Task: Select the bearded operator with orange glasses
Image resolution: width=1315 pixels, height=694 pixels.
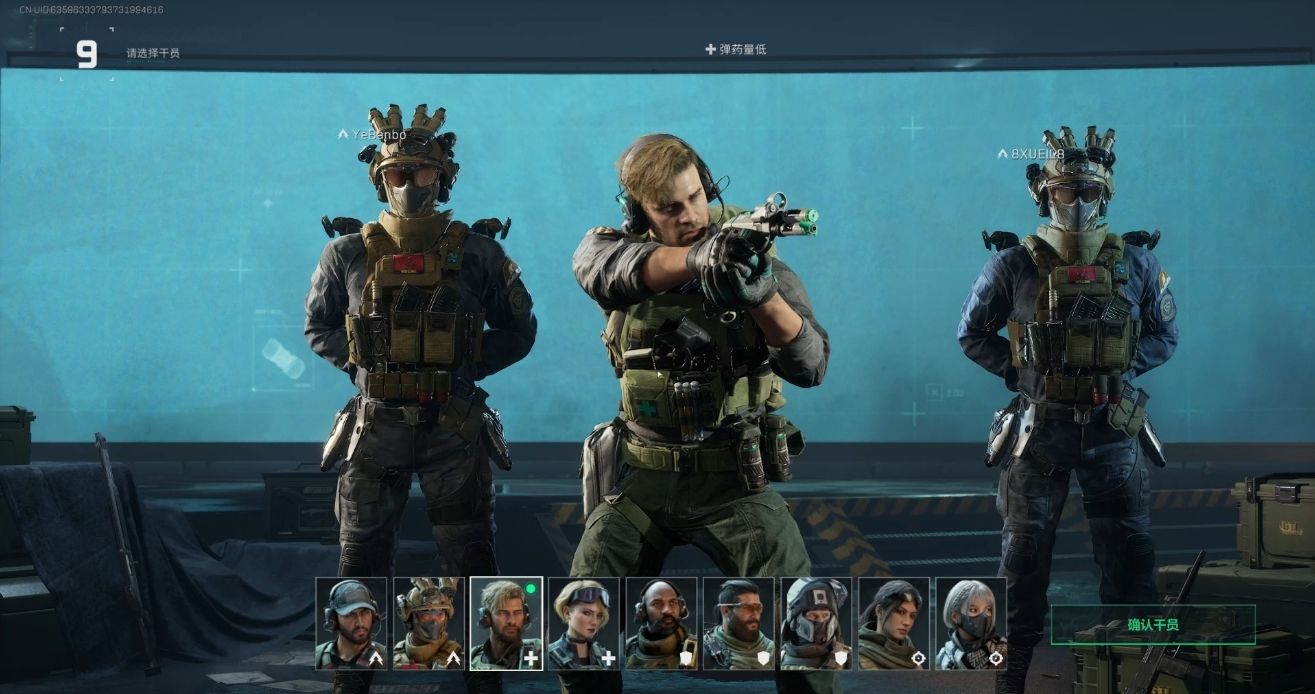Action: [x=739, y=623]
